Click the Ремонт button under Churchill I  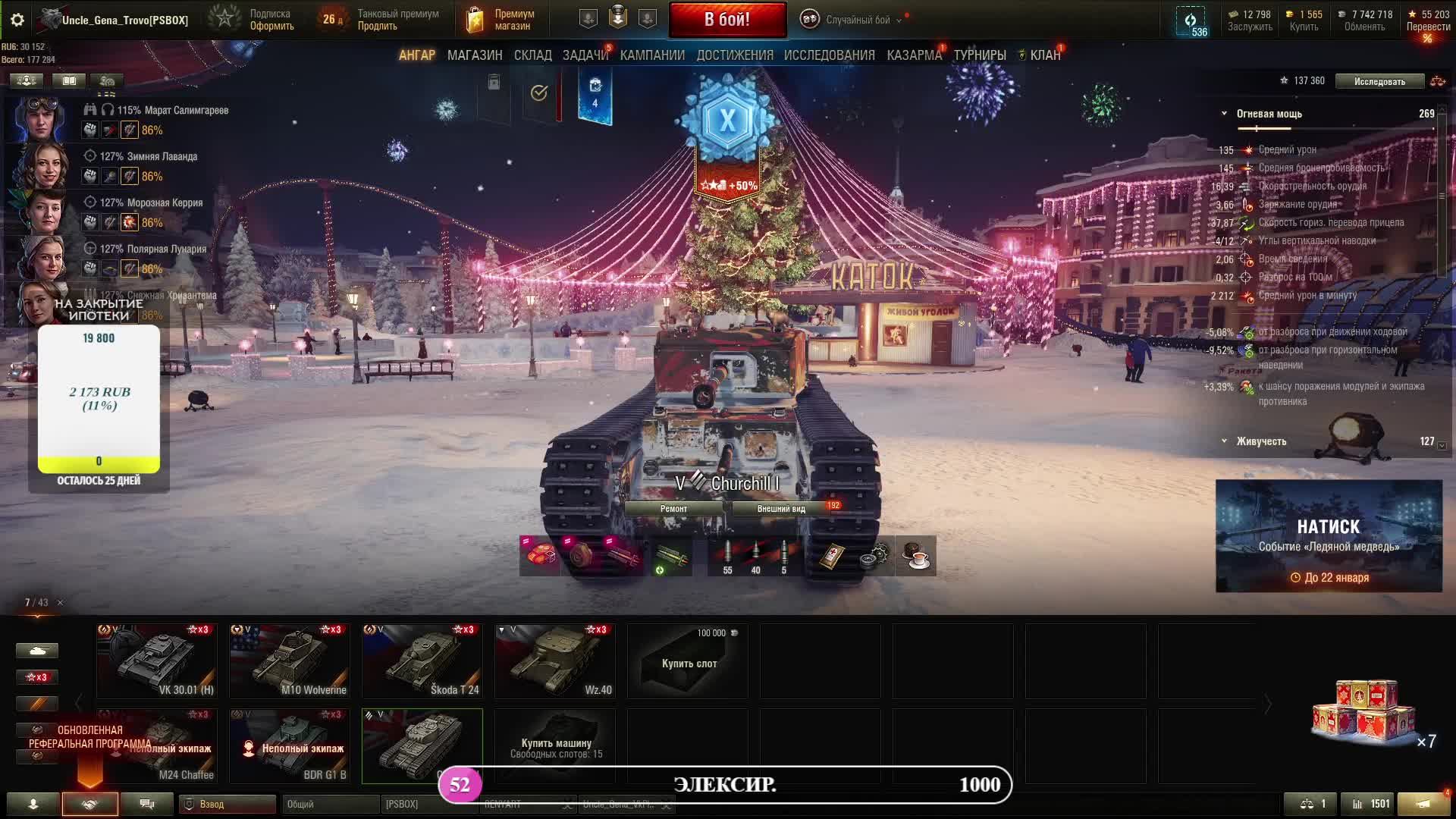[x=673, y=509]
